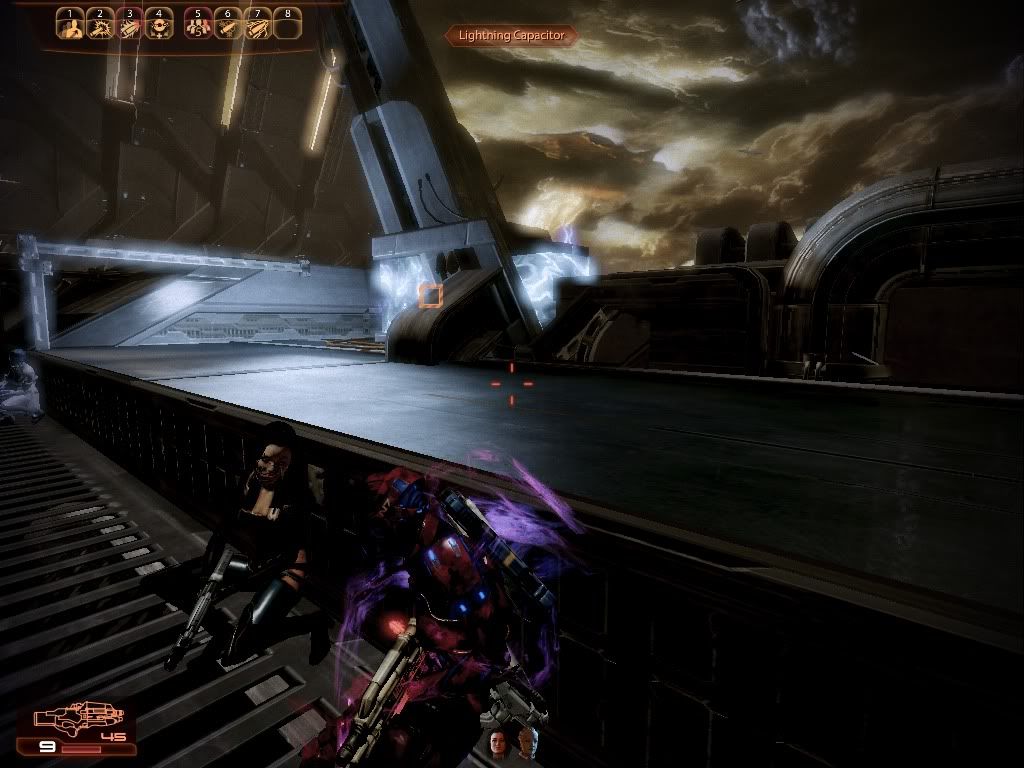Viewport: 1024px width, 768px height.
Task: Click the equipped weapon outline icon
Action: pos(81,718)
